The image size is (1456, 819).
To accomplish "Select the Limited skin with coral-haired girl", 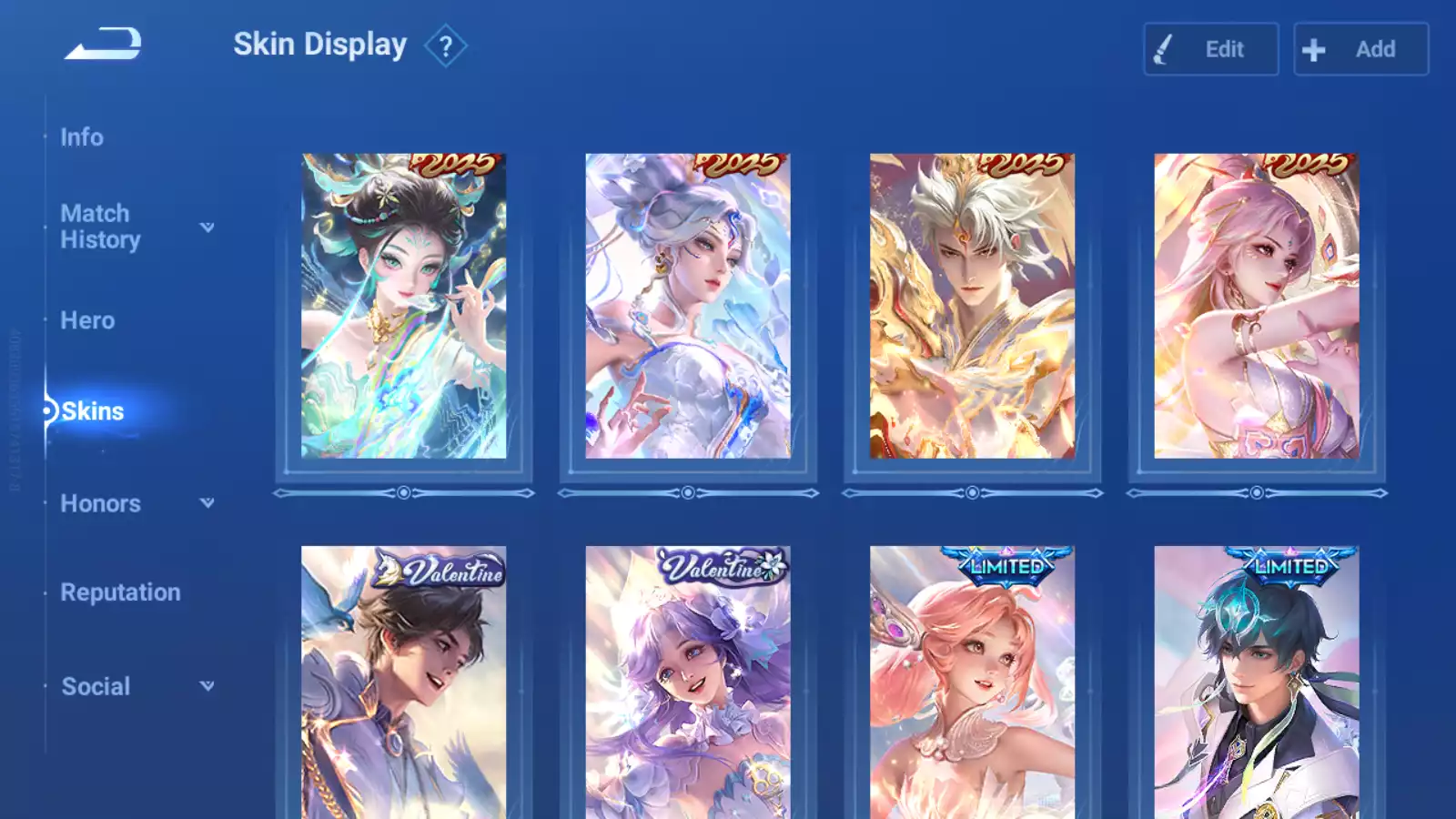I will click(972, 682).
